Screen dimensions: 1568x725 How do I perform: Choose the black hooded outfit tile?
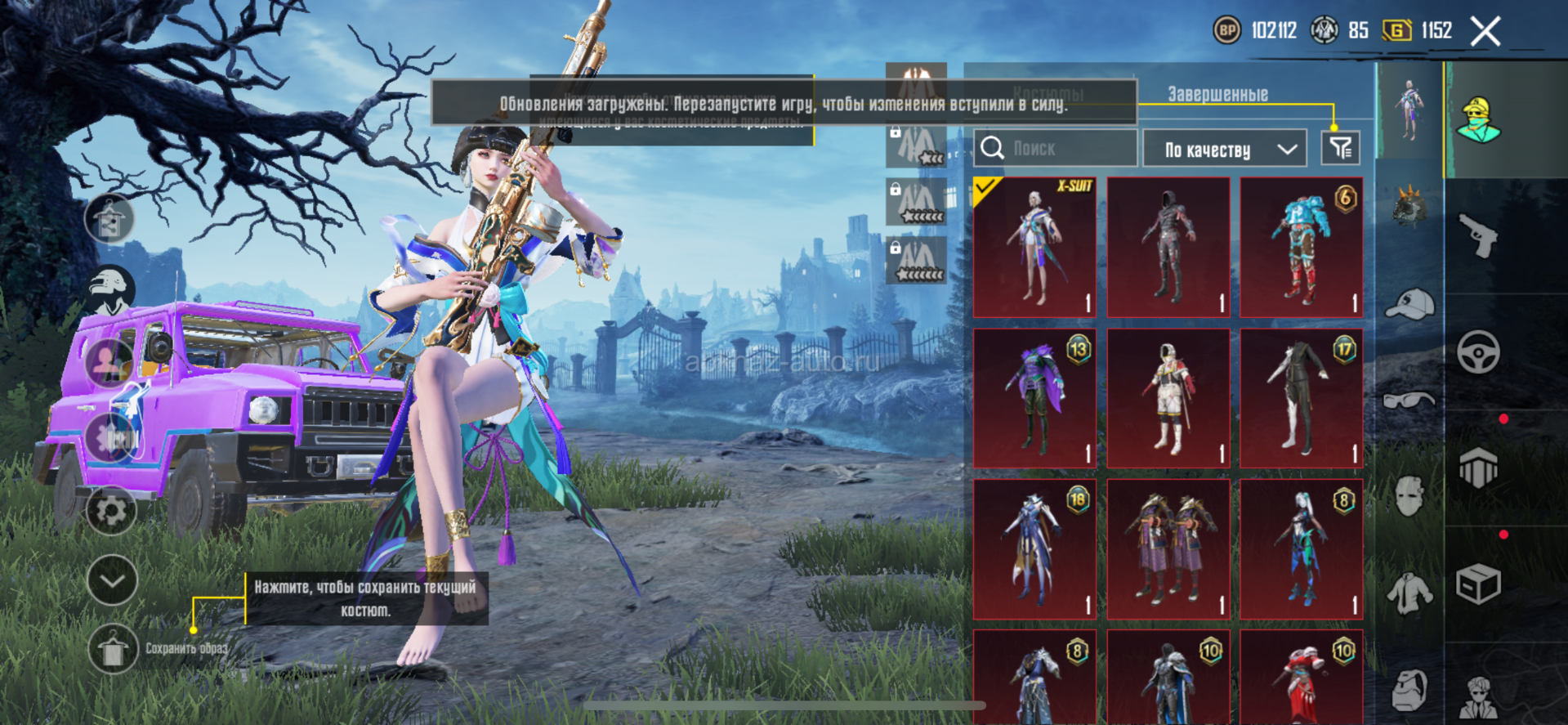[1168, 248]
